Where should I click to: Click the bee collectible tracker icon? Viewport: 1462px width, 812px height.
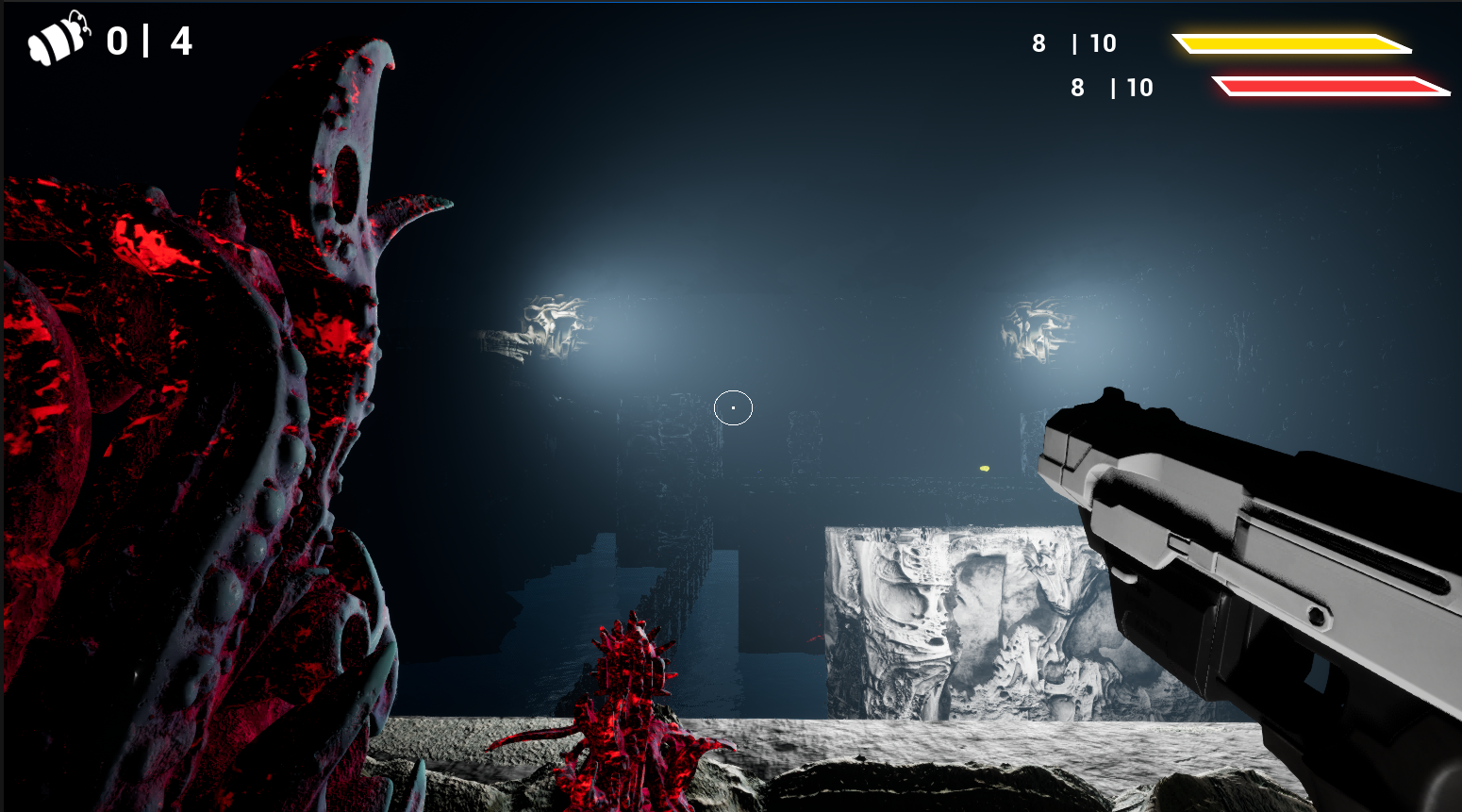click(x=58, y=41)
